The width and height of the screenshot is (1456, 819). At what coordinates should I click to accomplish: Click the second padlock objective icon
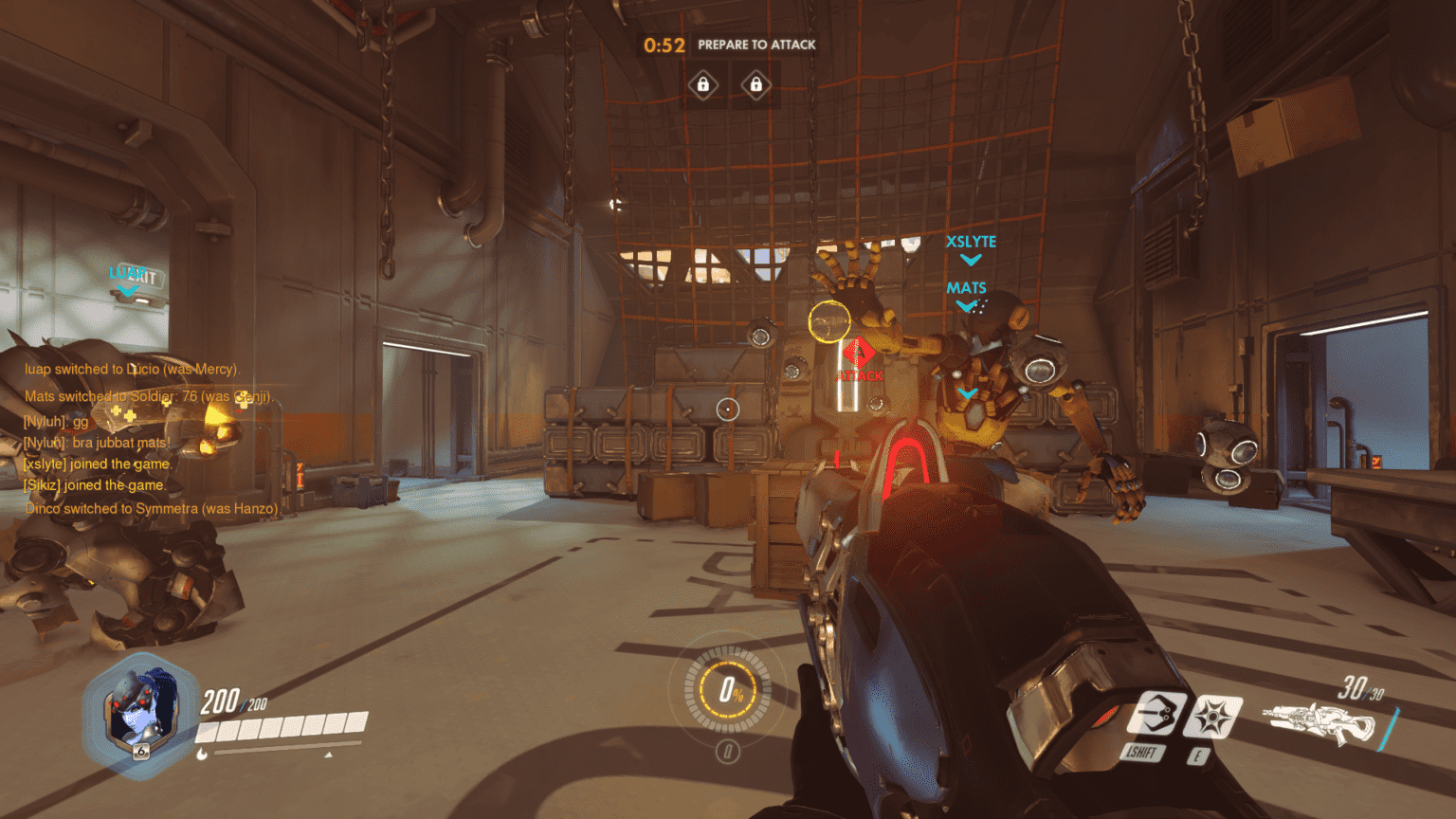[758, 84]
